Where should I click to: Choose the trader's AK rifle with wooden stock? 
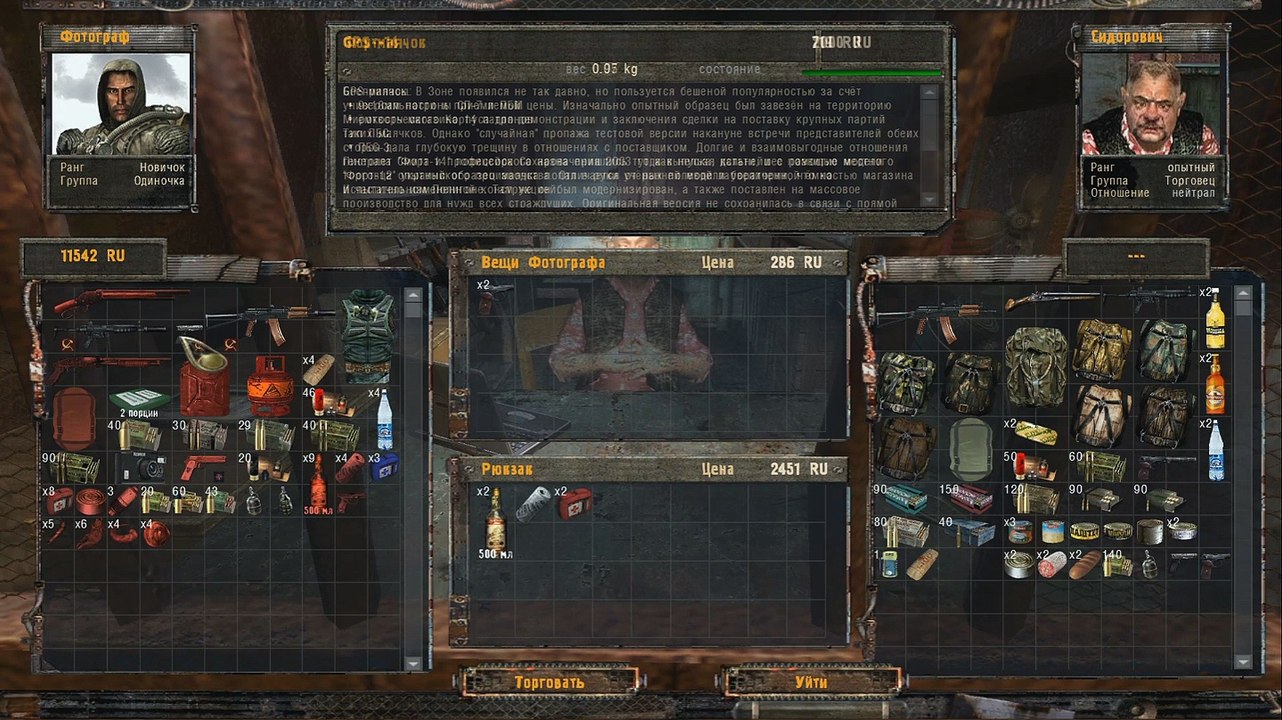[x=937, y=321]
